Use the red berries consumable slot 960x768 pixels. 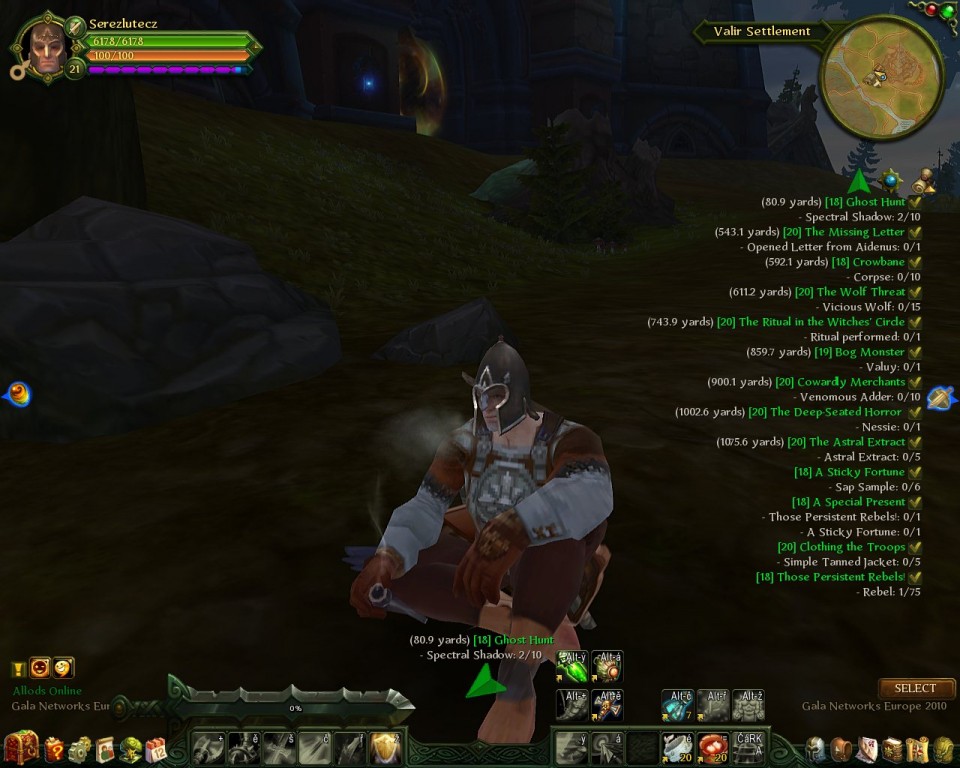[712, 748]
